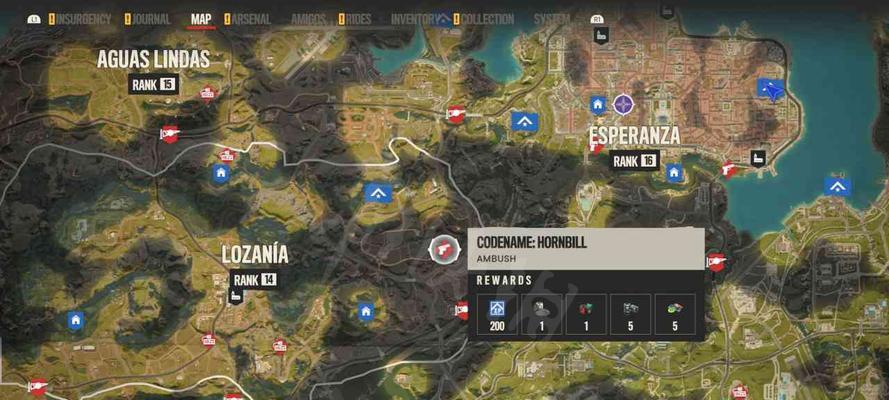Select the blue airplane marker in Esperanza
The height and width of the screenshot is (400, 889).
[x=771, y=89]
